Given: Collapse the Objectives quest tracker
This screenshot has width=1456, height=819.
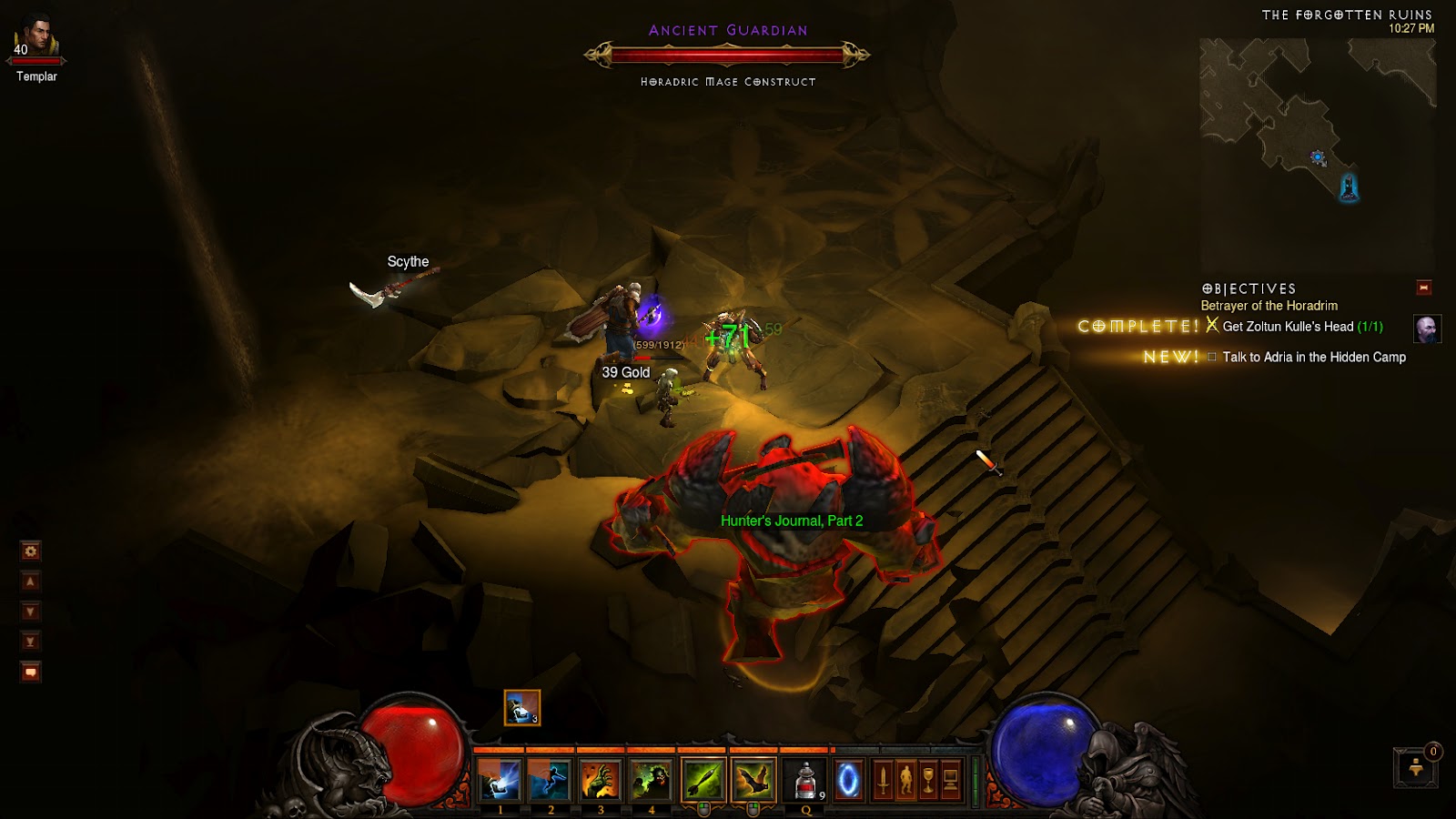Looking at the screenshot, I should (x=1424, y=288).
